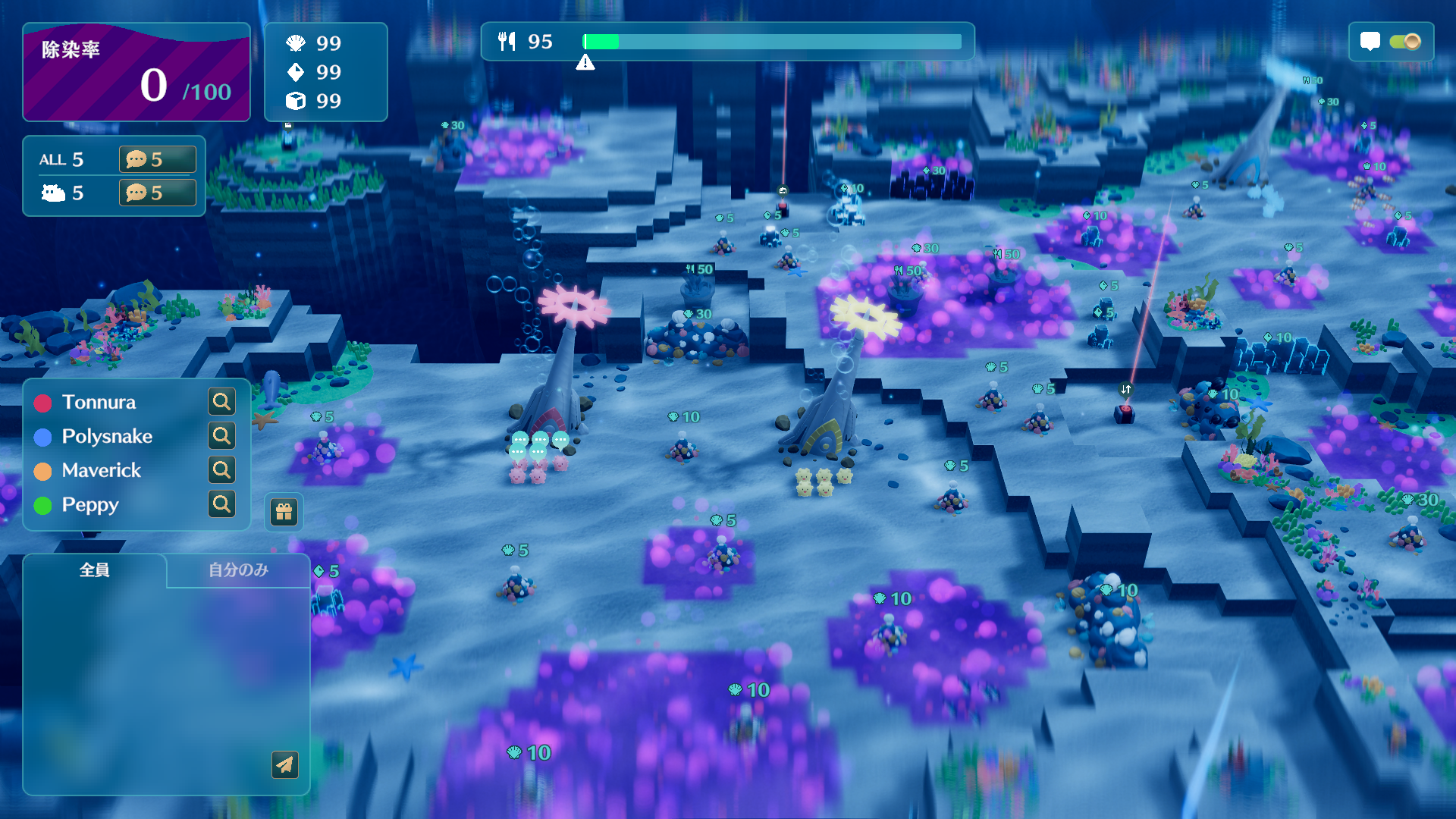Click the shell resource icon showing 99

coord(297,43)
